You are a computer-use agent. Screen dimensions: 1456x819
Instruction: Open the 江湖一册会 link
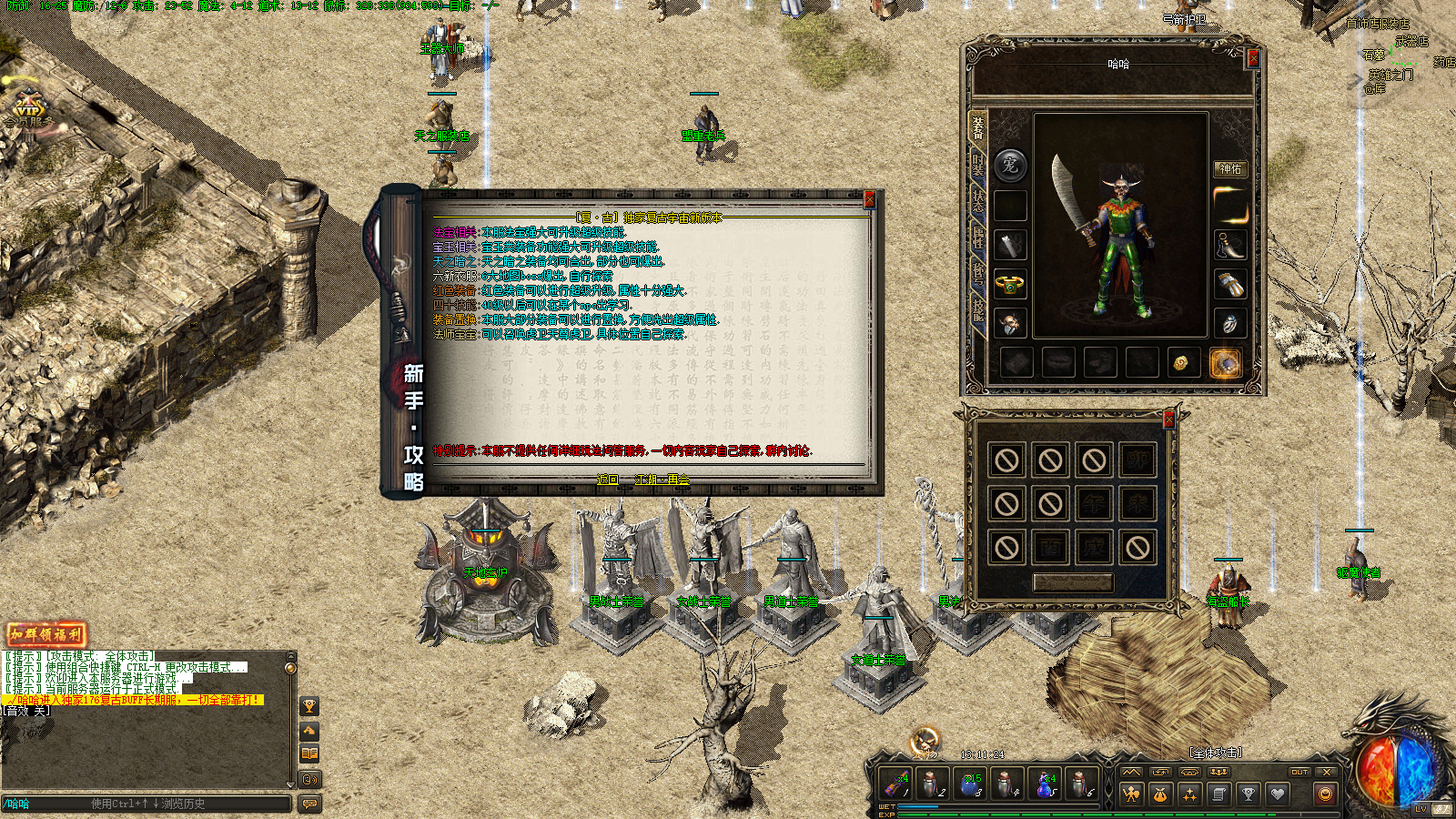(x=662, y=480)
